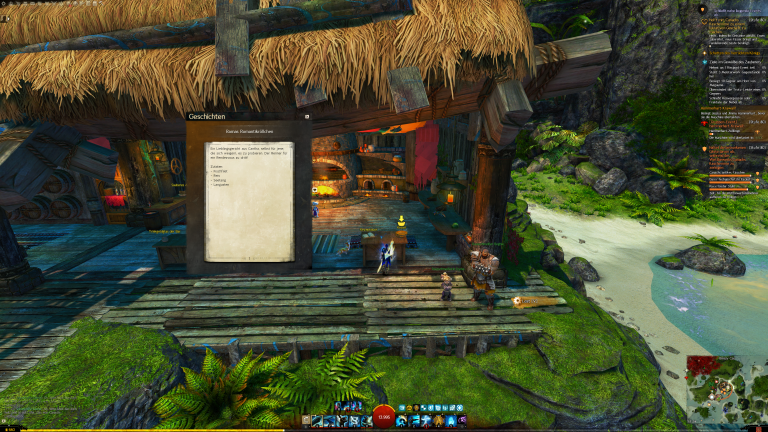Activate the healing skill right of the health orb

pos(402,421)
